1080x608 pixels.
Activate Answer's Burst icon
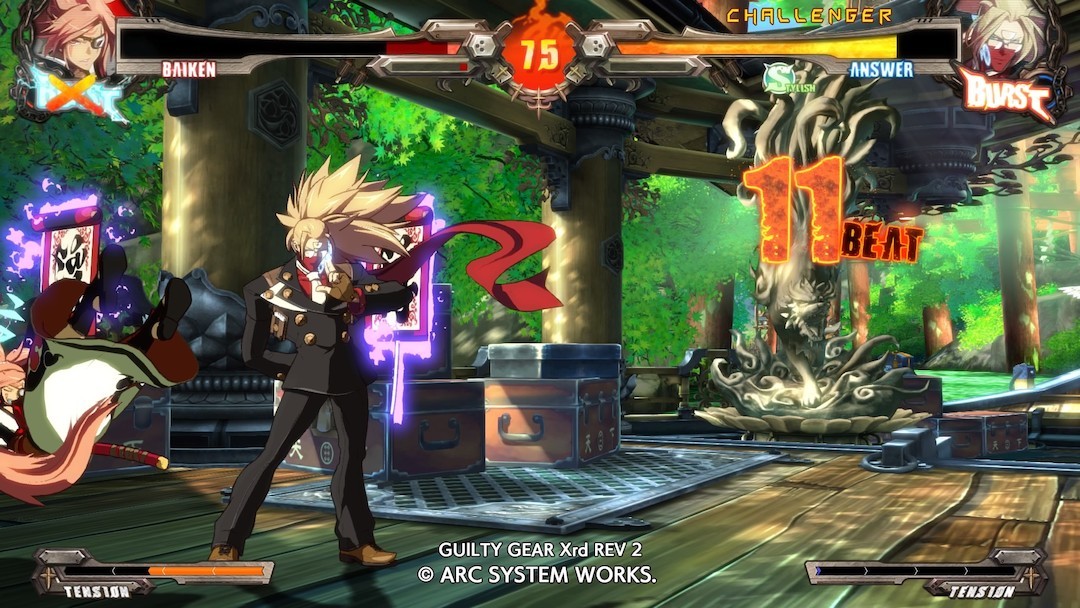pyautogui.click(x=1006, y=95)
